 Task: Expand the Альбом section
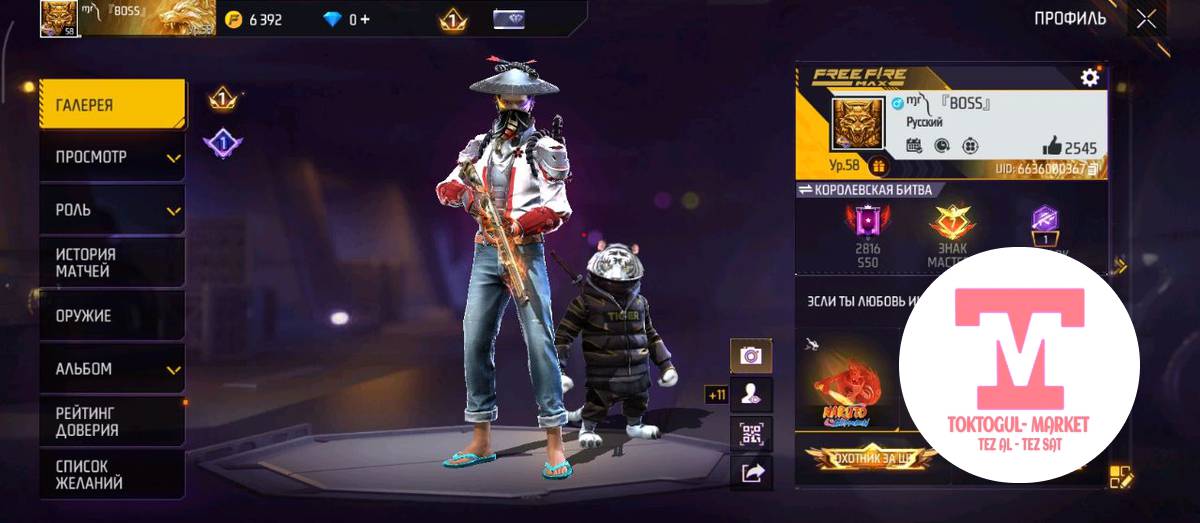[112, 369]
